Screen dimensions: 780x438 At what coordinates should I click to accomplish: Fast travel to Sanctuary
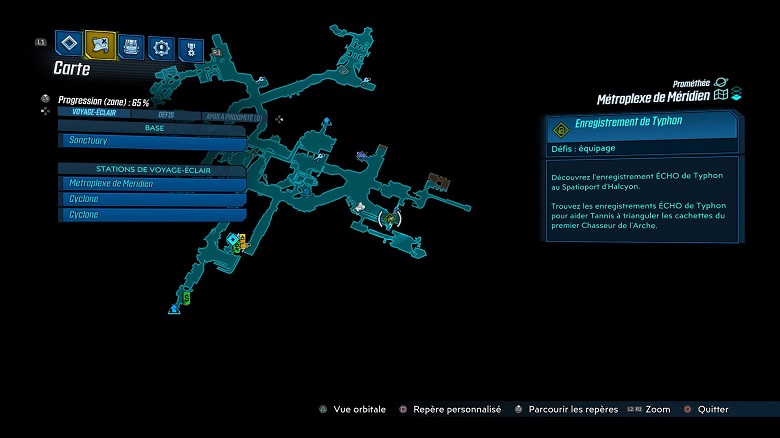152,143
